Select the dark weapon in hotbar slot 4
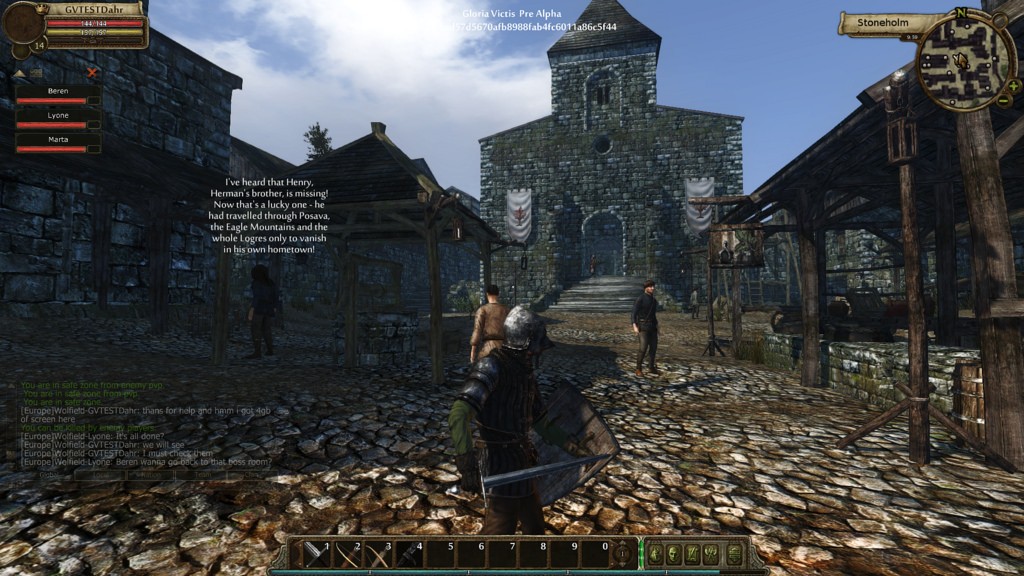The width and height of the screenshot is (1024, 576). click(x=409, y=553)
